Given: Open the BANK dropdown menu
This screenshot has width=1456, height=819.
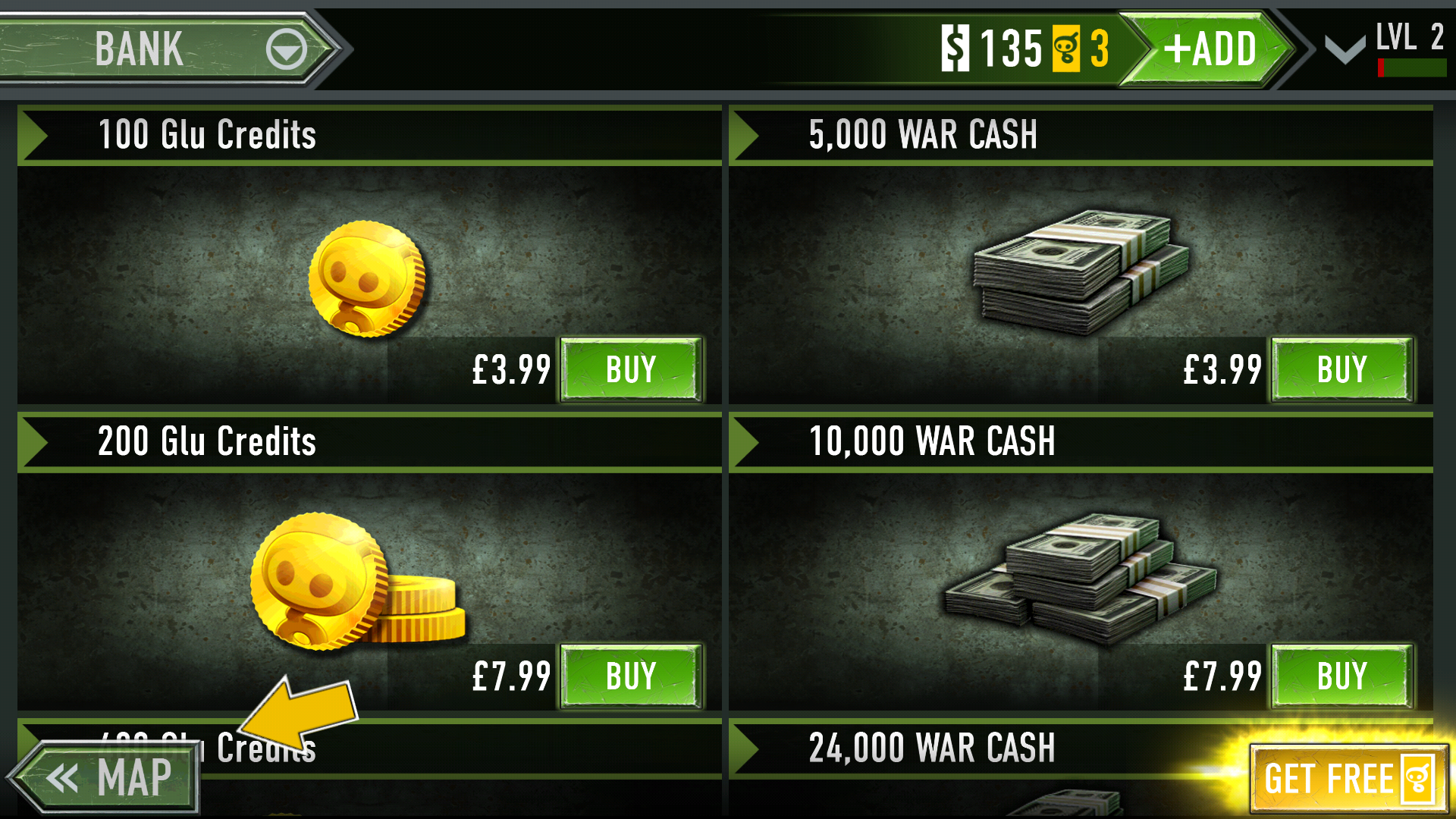Looking at the screenshot, I should (286, 50).
